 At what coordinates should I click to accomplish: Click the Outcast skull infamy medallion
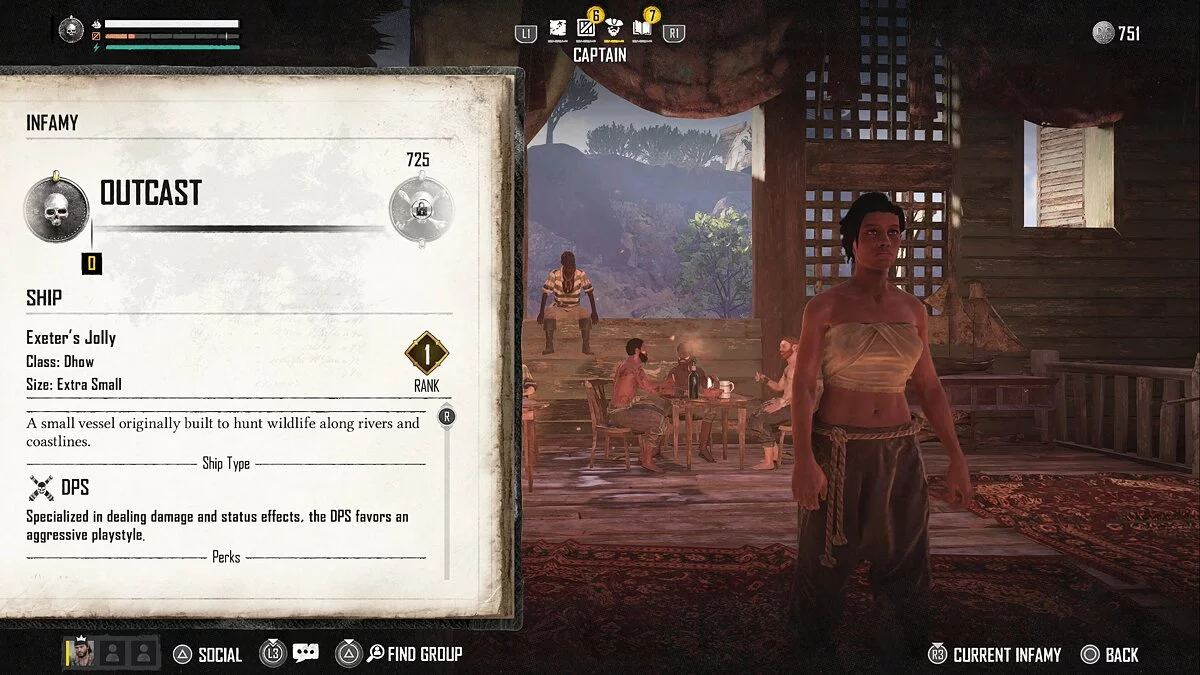[57, 209]
